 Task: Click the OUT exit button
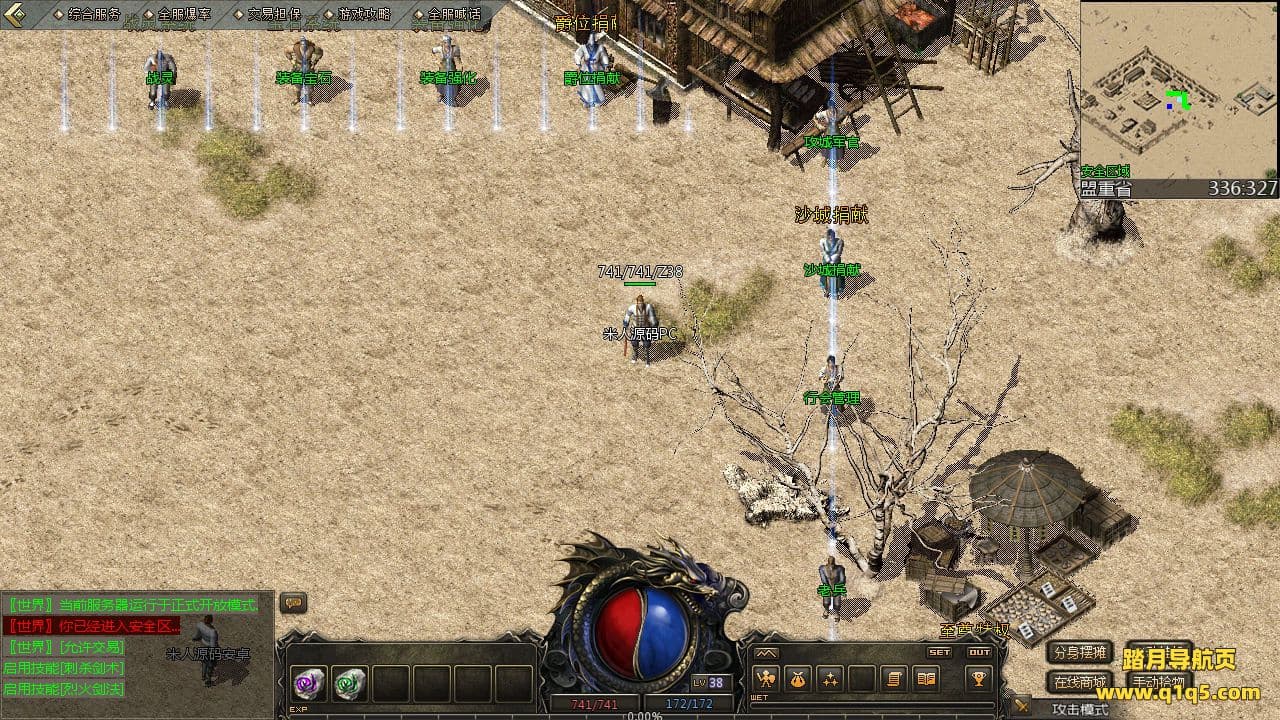980,652
